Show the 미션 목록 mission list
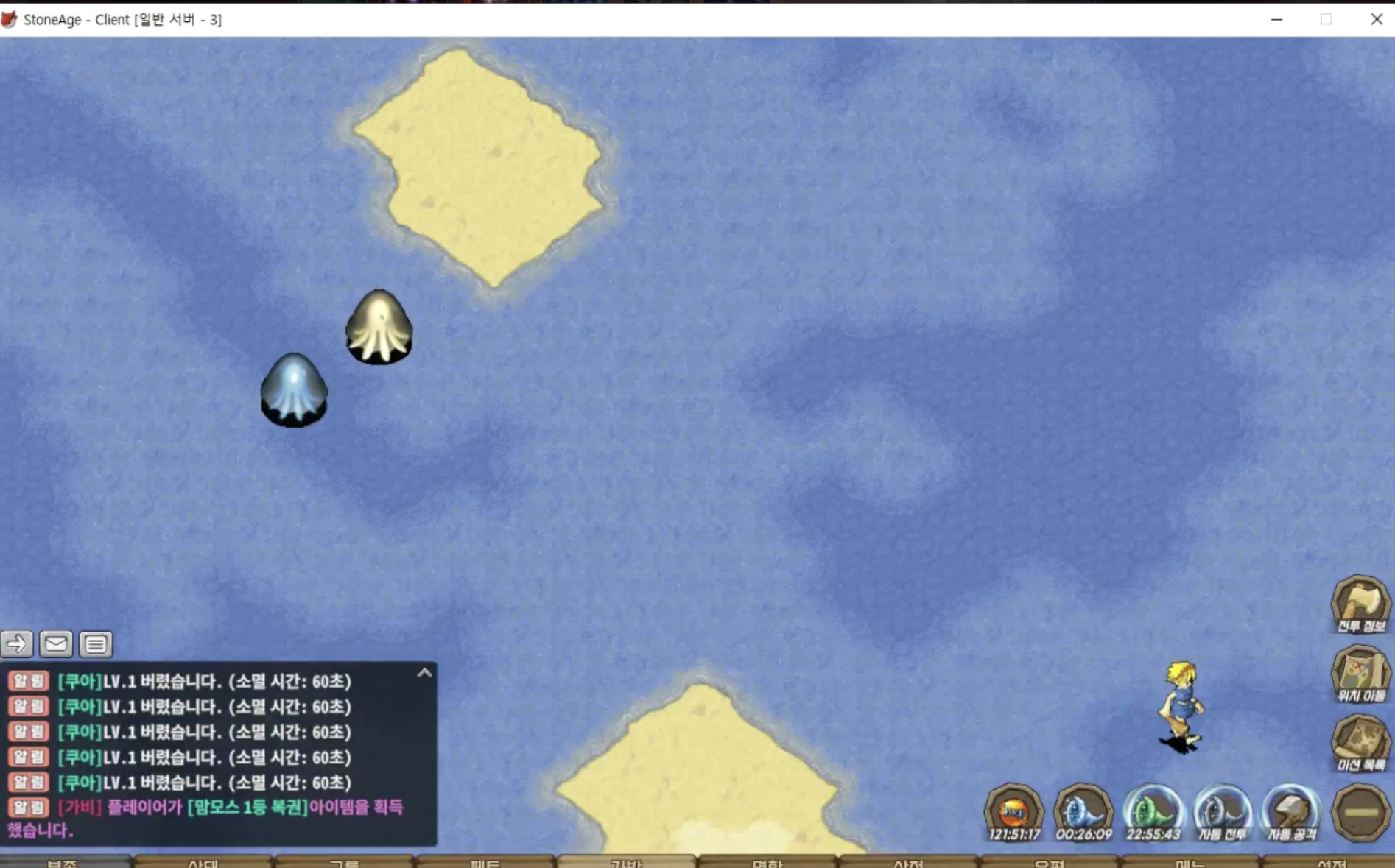The height and width of the screenshot is (868, 1395). tap(1360, 742)
